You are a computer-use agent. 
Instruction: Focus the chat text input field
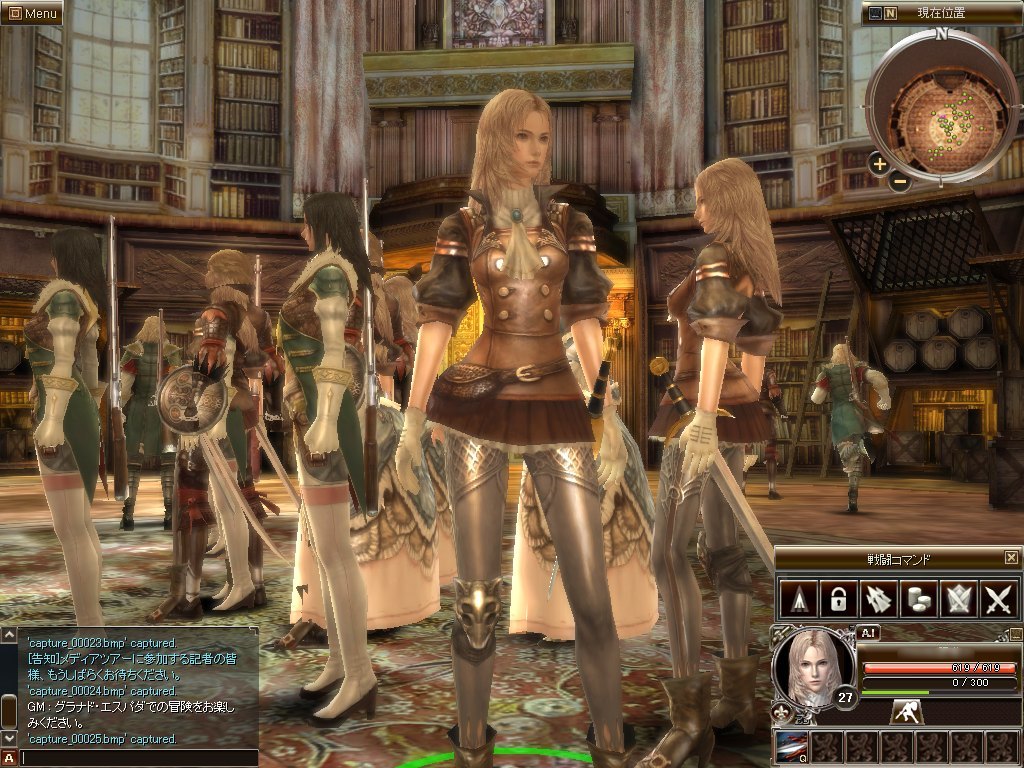click(x=138, y=758)
